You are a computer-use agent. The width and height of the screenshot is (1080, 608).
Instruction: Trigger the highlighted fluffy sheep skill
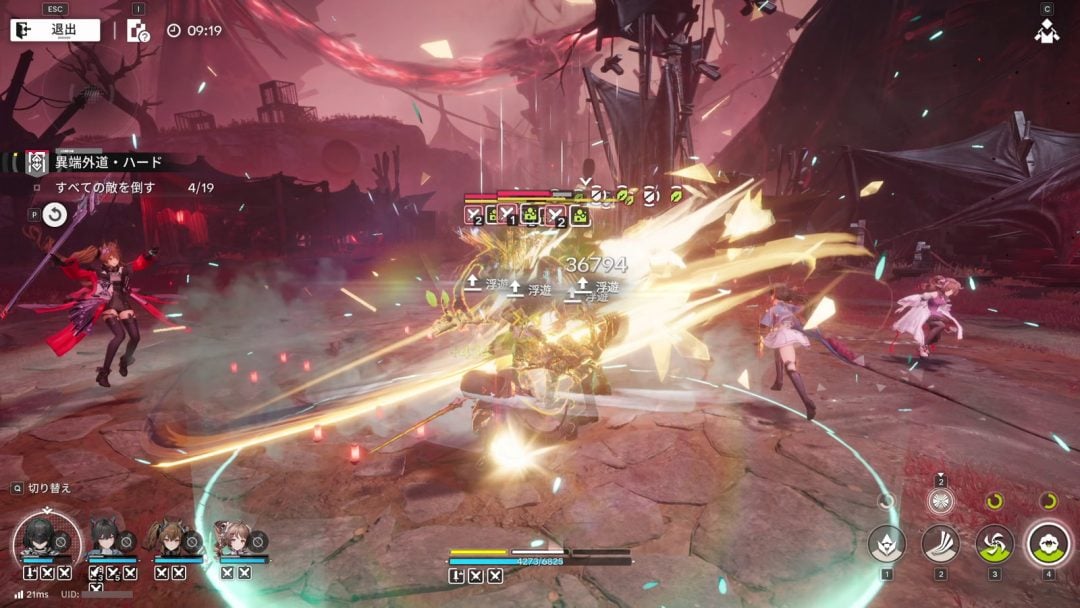coord(1048,544)
